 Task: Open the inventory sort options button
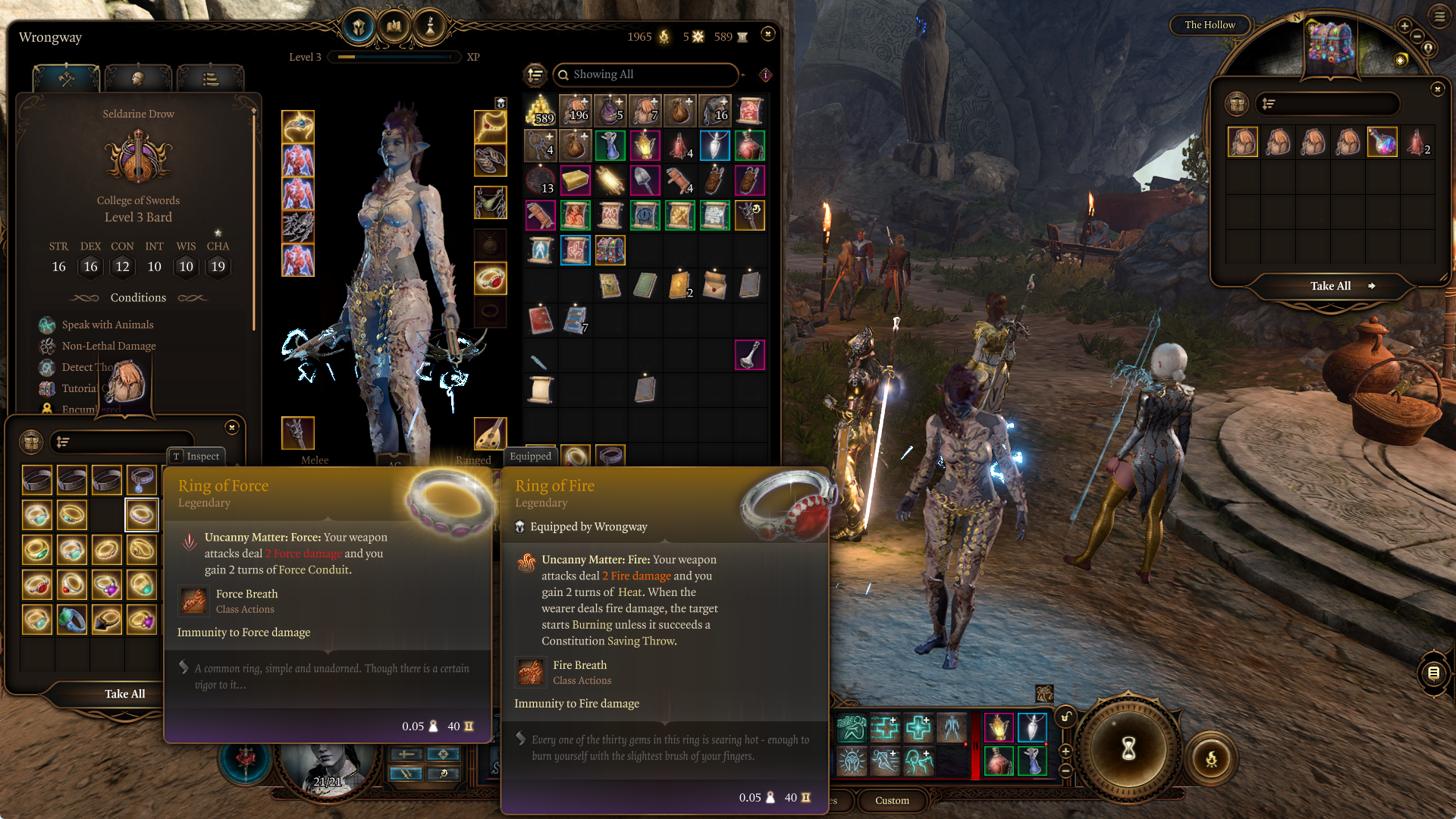(535, 74)
